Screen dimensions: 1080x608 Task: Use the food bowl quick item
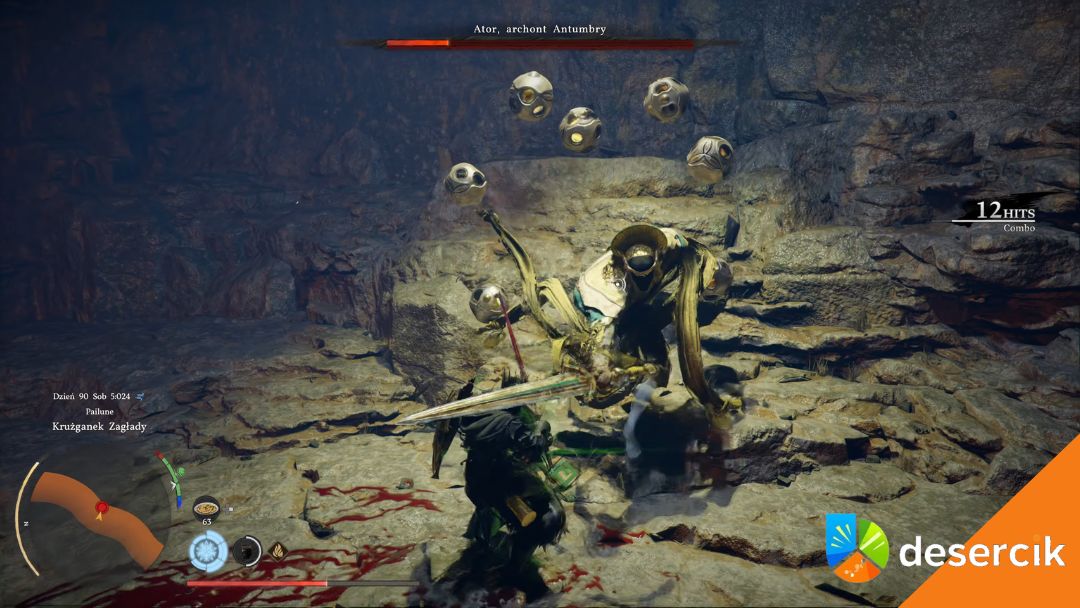coord(207,507)
